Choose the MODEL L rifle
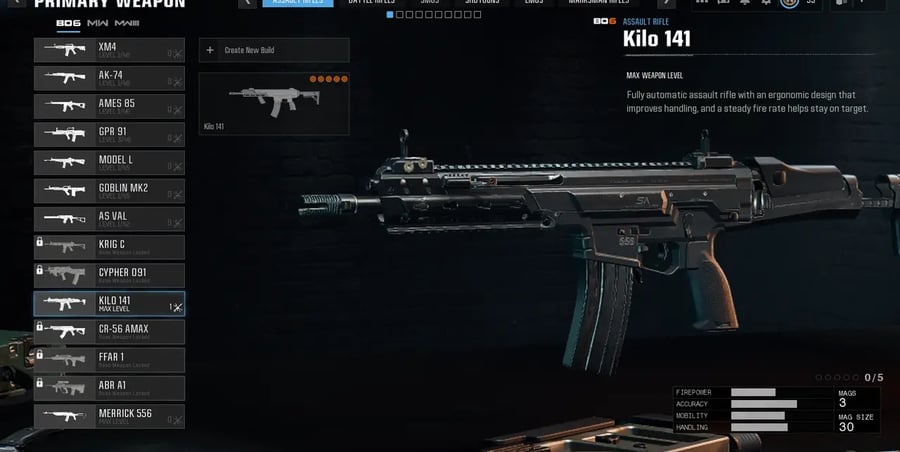The image size is (900, 452). pos(109,163)
